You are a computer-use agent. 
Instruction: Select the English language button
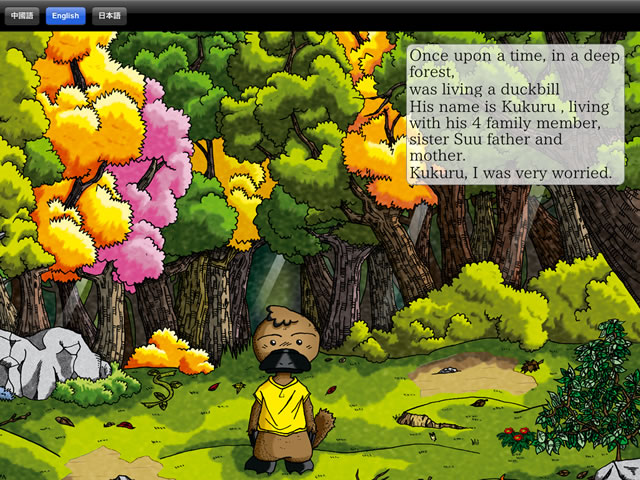[x=65, y=16]
